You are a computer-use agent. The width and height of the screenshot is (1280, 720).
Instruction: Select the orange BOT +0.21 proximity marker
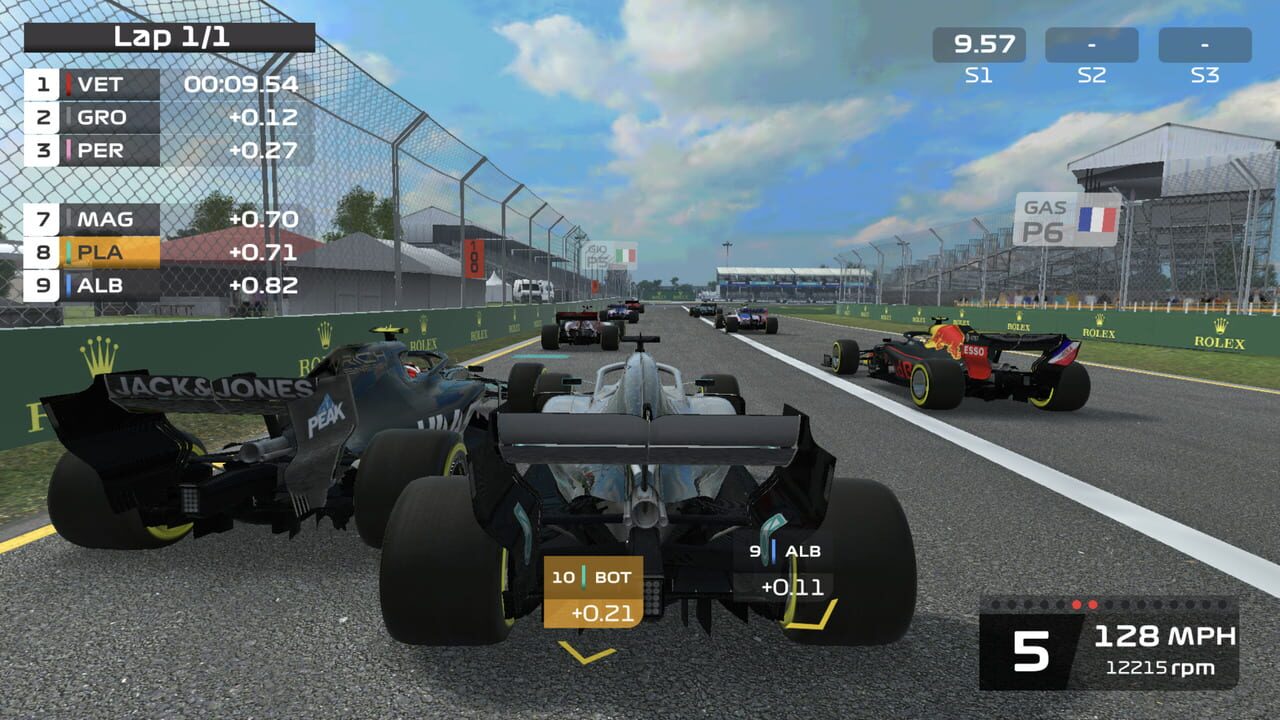tap(593, 590)
